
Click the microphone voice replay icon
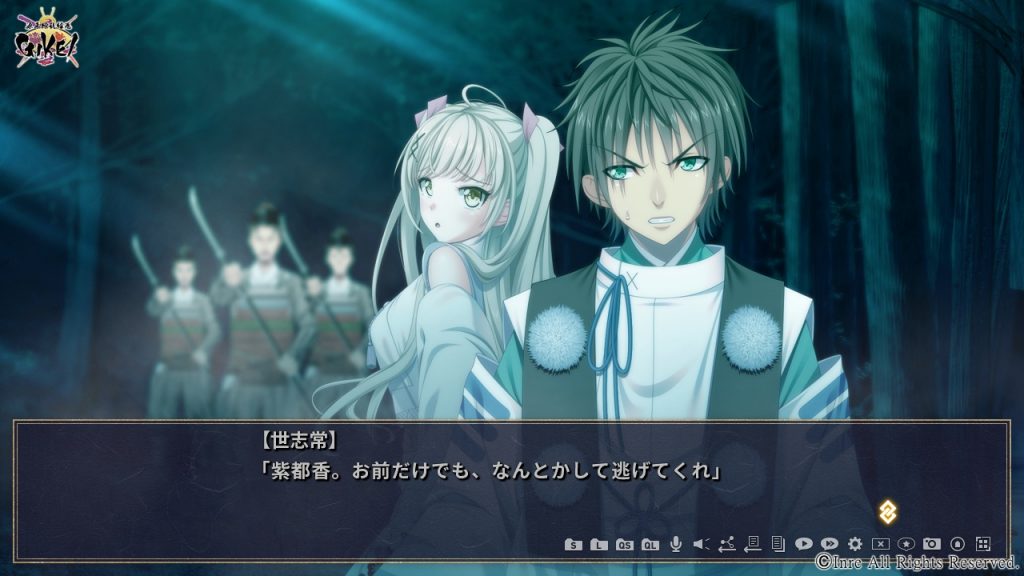click(676, 543)
